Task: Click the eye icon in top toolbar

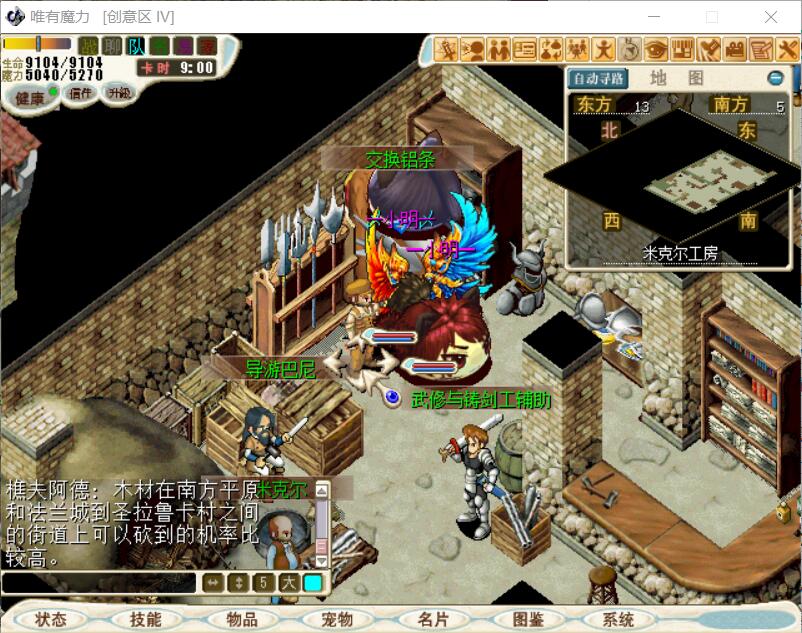Action: pos(656,48)
